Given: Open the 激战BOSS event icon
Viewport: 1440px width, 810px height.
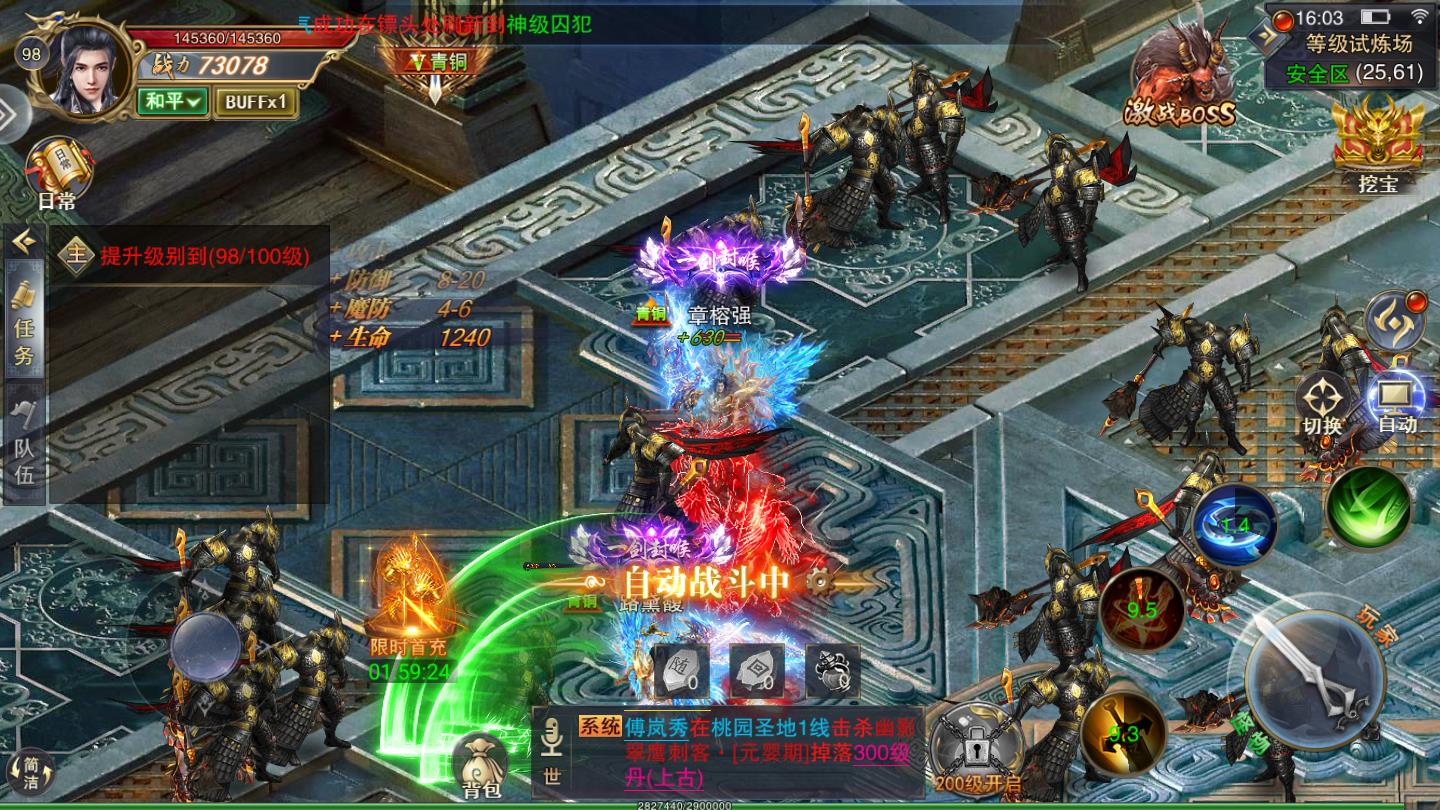Looking at the screenshot, I should pyautogui.click(x=1184, y=80).
